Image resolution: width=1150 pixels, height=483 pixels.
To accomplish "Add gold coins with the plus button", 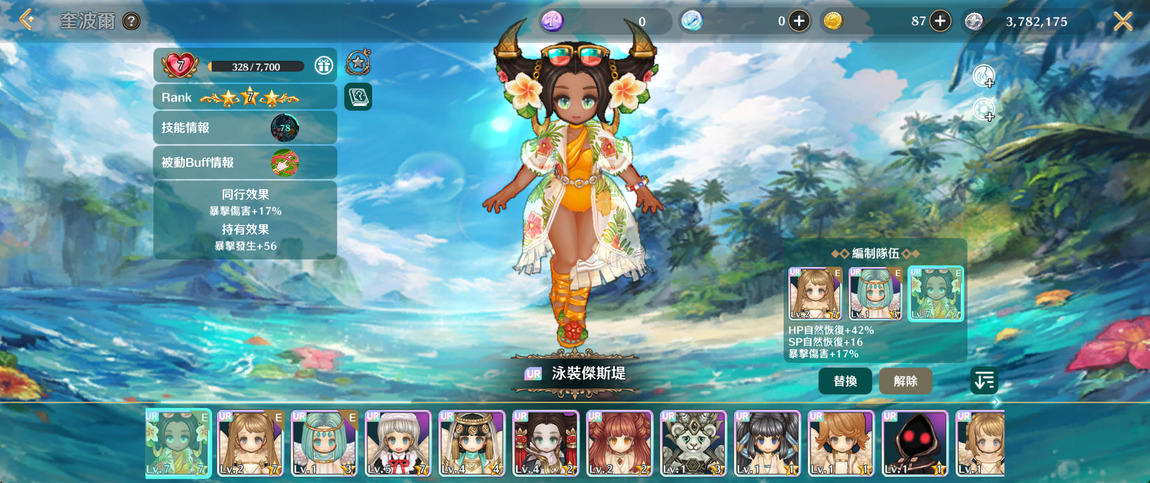I will pyautogui.click(x=940, y=21).
